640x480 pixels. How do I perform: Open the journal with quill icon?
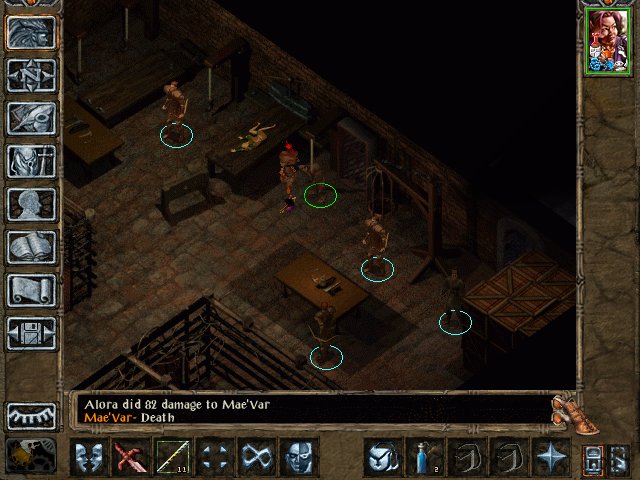click(x=32, y=118)
